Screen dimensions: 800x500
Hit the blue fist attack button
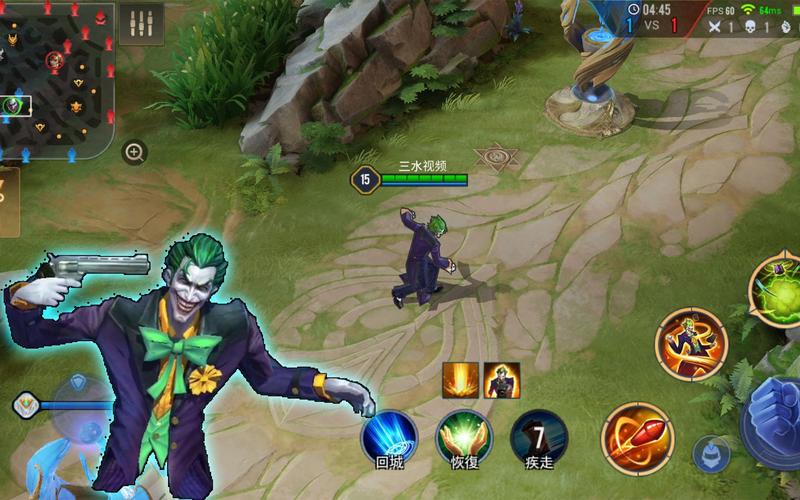tap(775, 420)
